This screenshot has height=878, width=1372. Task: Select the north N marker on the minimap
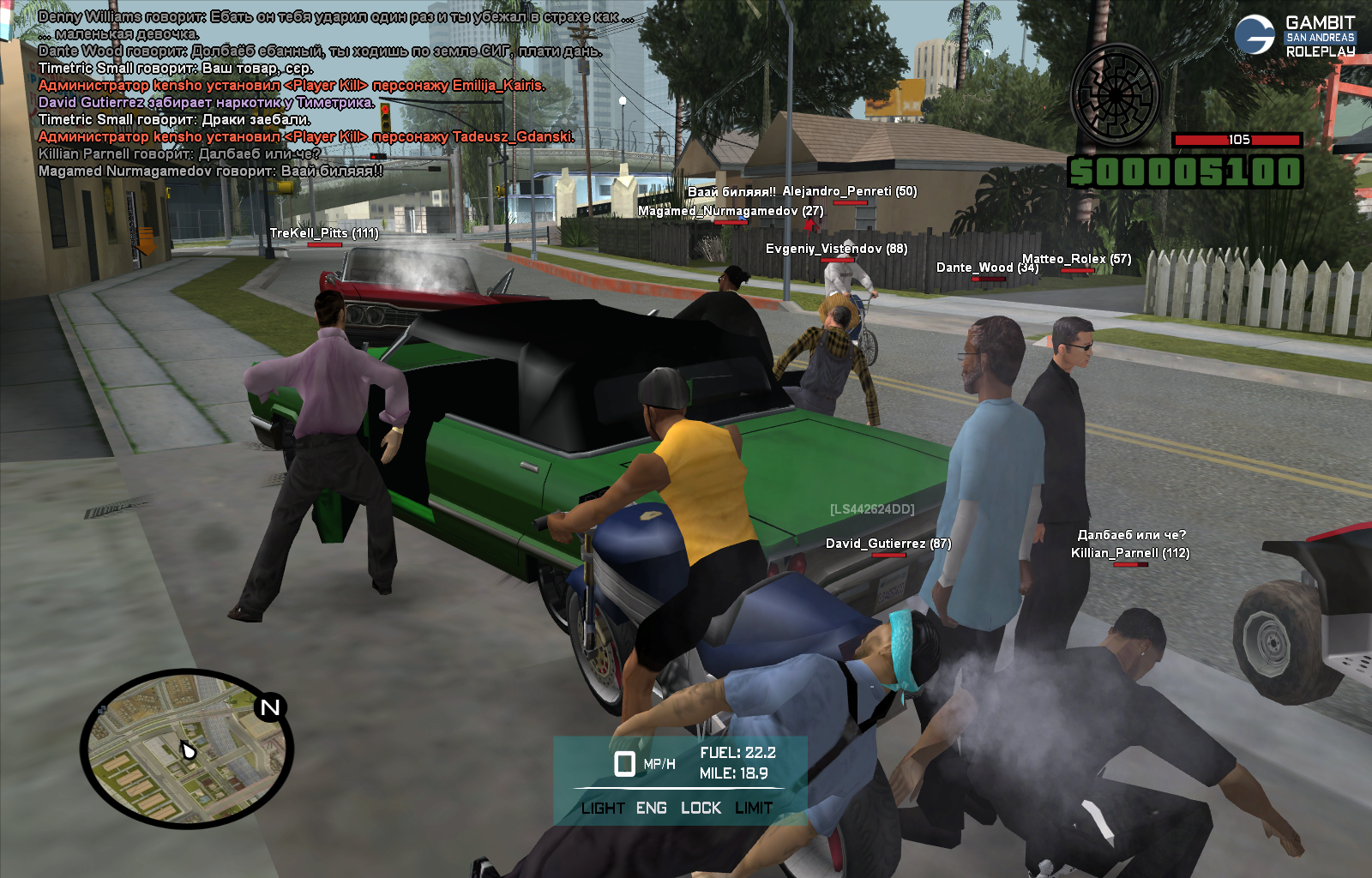click(270, 707)
